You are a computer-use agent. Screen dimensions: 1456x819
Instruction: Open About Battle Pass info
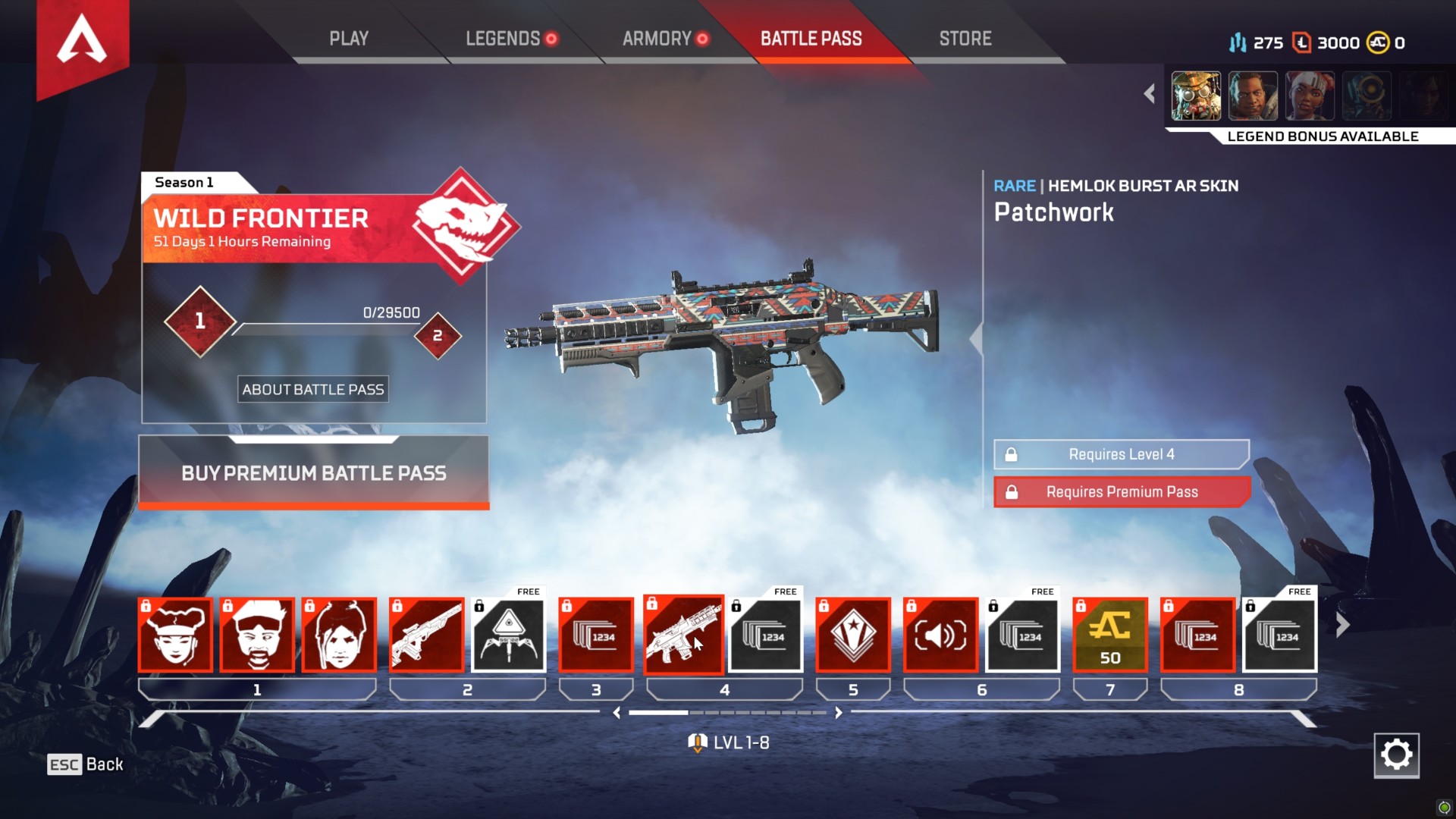pyautogui.click(x=313, y=389)
